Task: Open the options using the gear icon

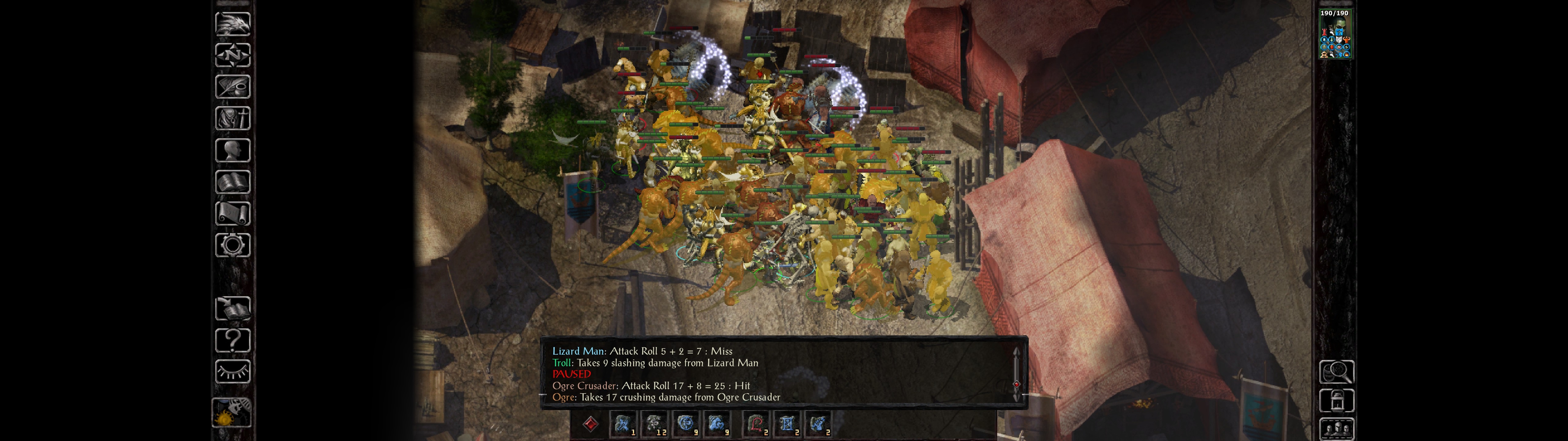Action: (x=232, y=245)
